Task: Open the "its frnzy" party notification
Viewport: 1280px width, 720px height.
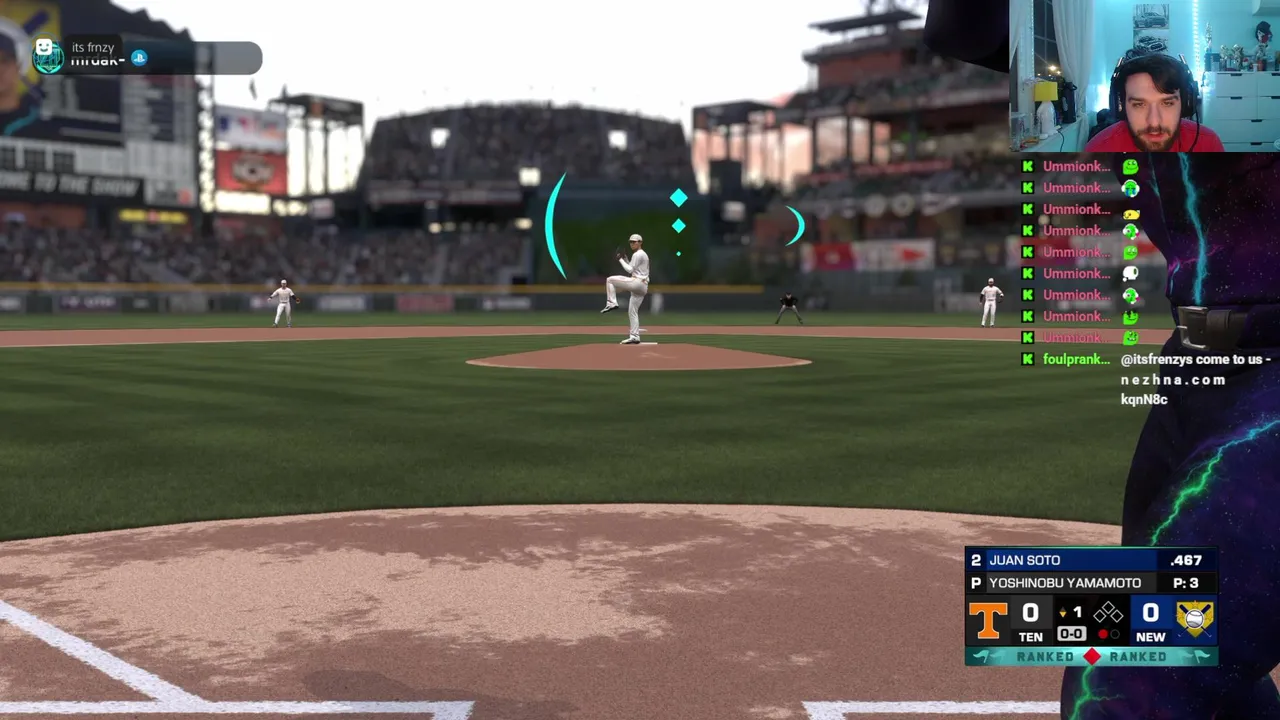Action: point(147,57)
